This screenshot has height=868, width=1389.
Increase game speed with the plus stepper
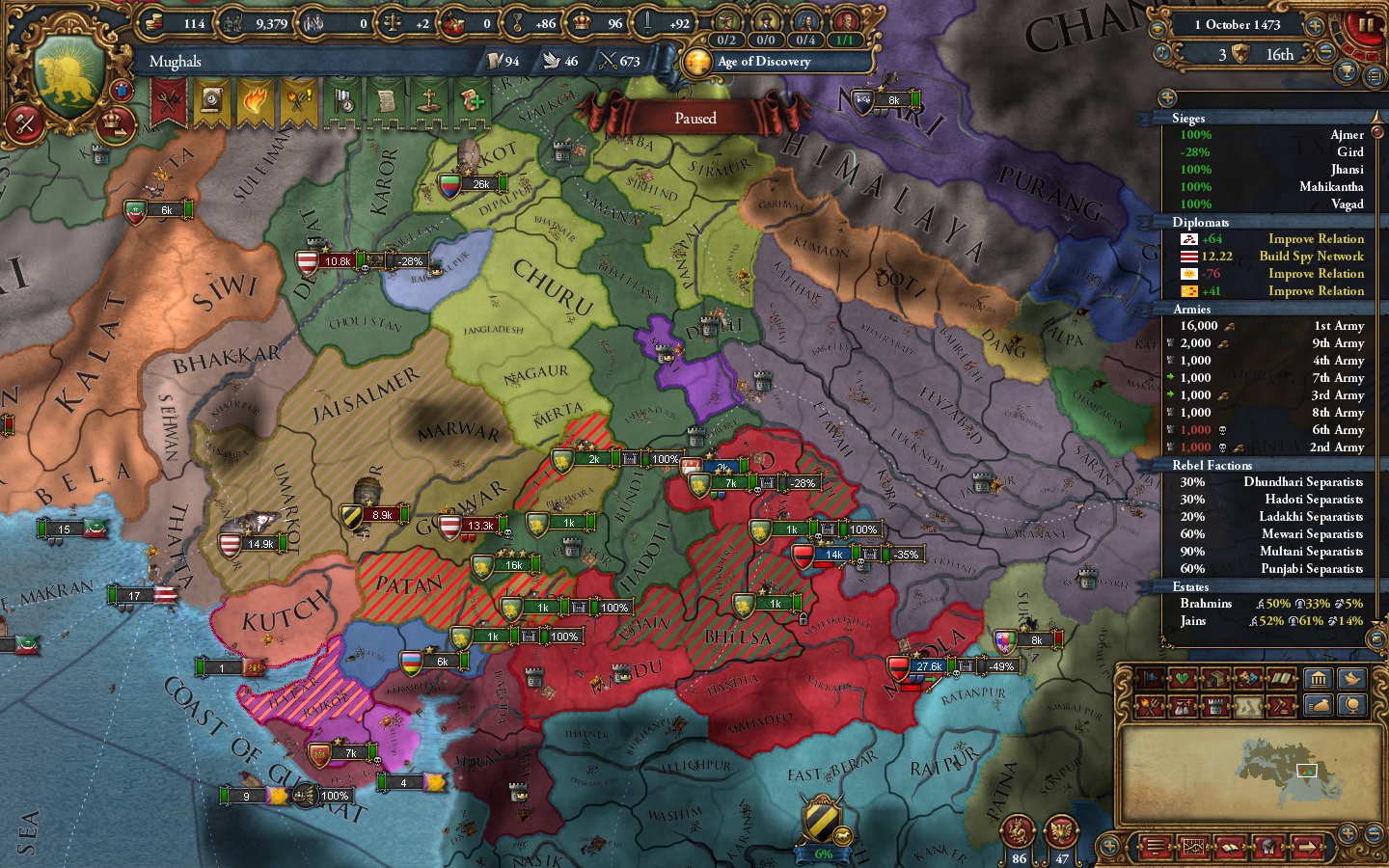[x=1316, y=26]
